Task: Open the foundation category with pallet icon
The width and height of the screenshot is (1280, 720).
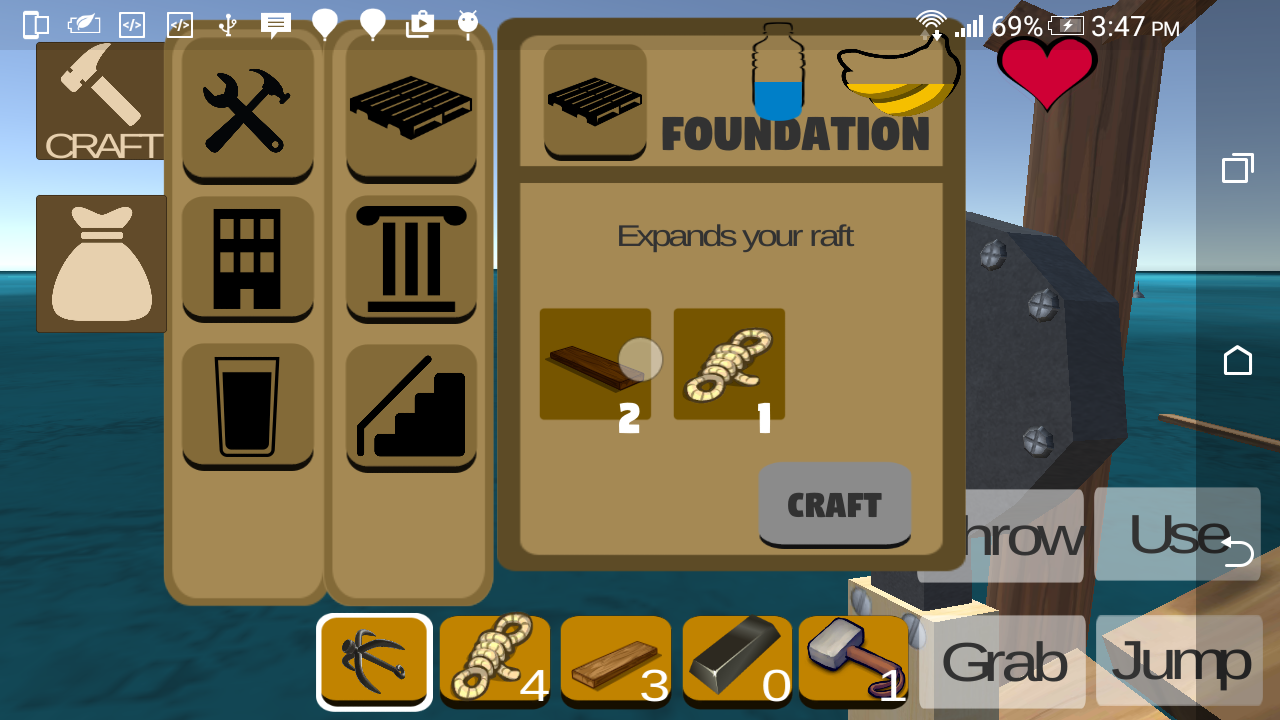Action: (x=411, y=108)
